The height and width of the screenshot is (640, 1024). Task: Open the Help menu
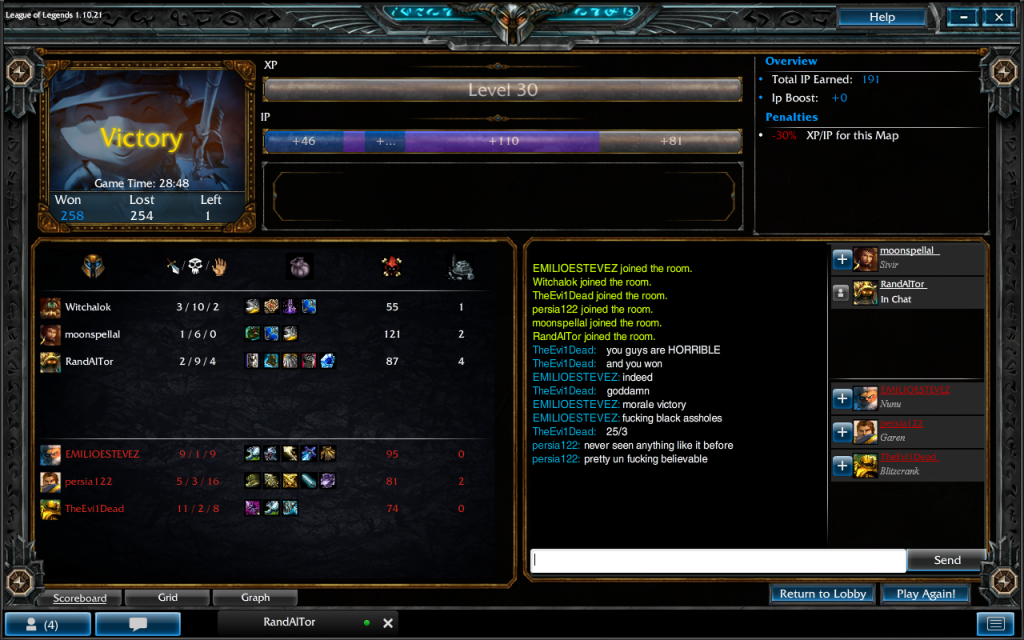(x=881, y=17)
